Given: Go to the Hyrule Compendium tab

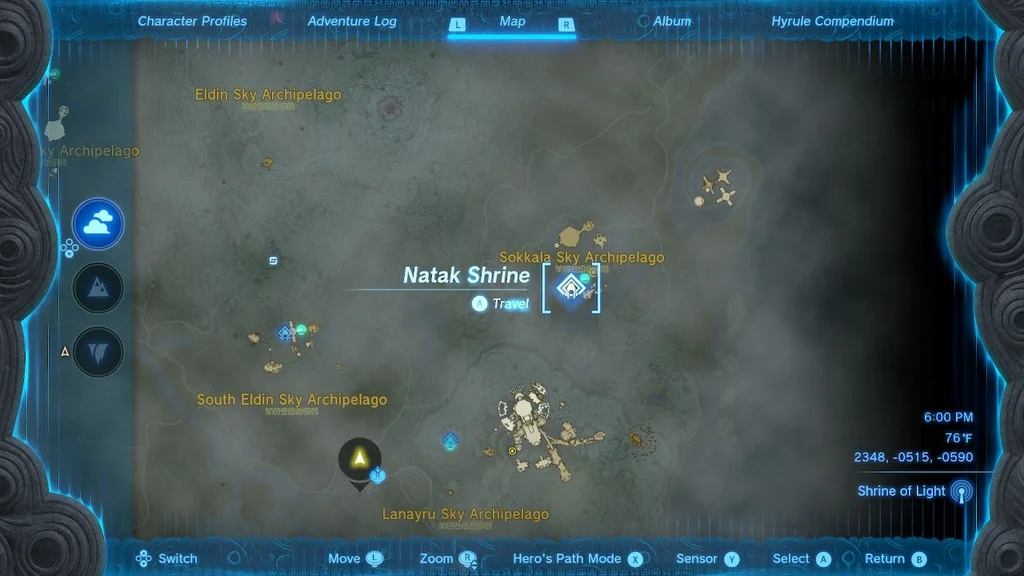Looking at the screenshot, I should [x=832, y=21].
